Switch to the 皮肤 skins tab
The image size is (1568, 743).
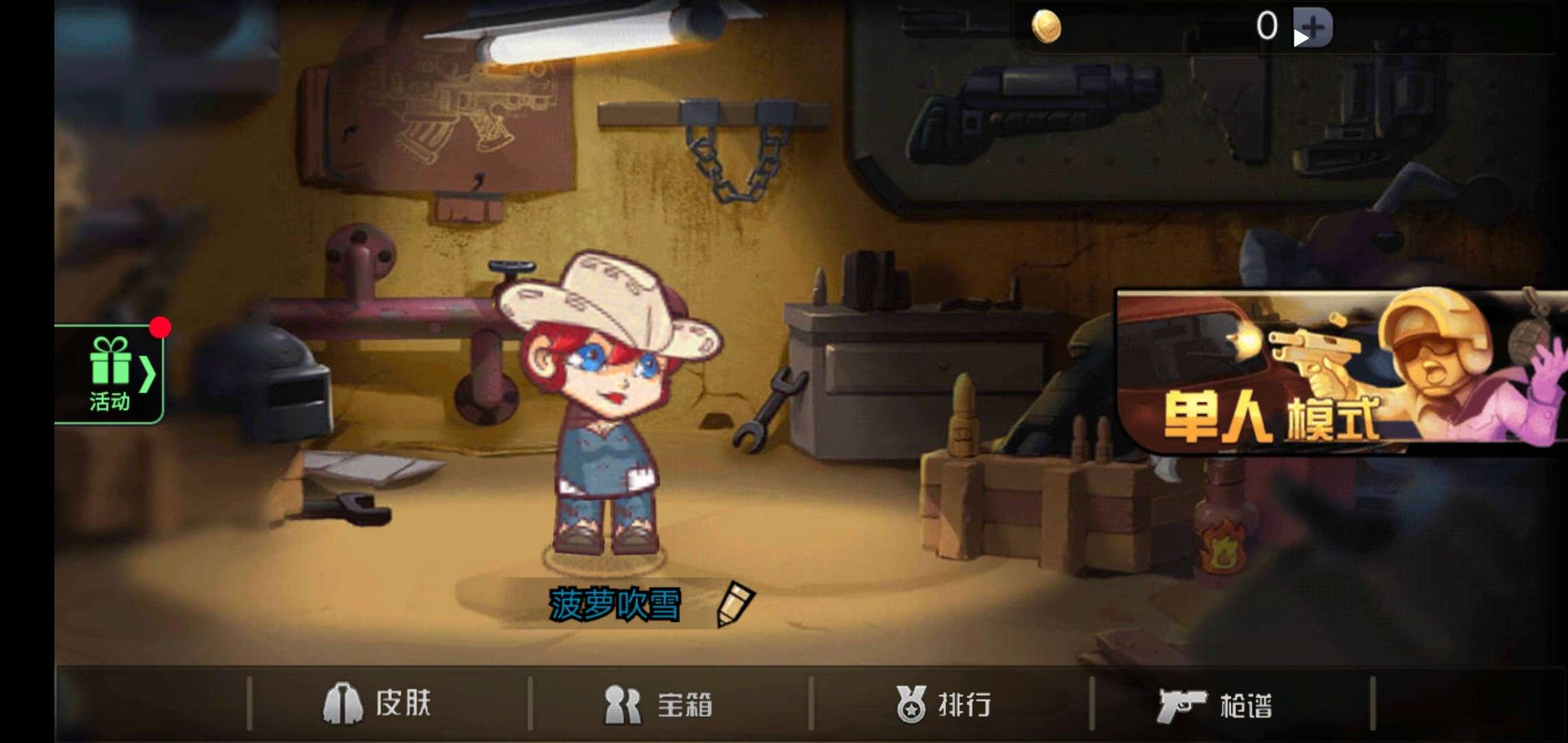click(x=406, y=703)
